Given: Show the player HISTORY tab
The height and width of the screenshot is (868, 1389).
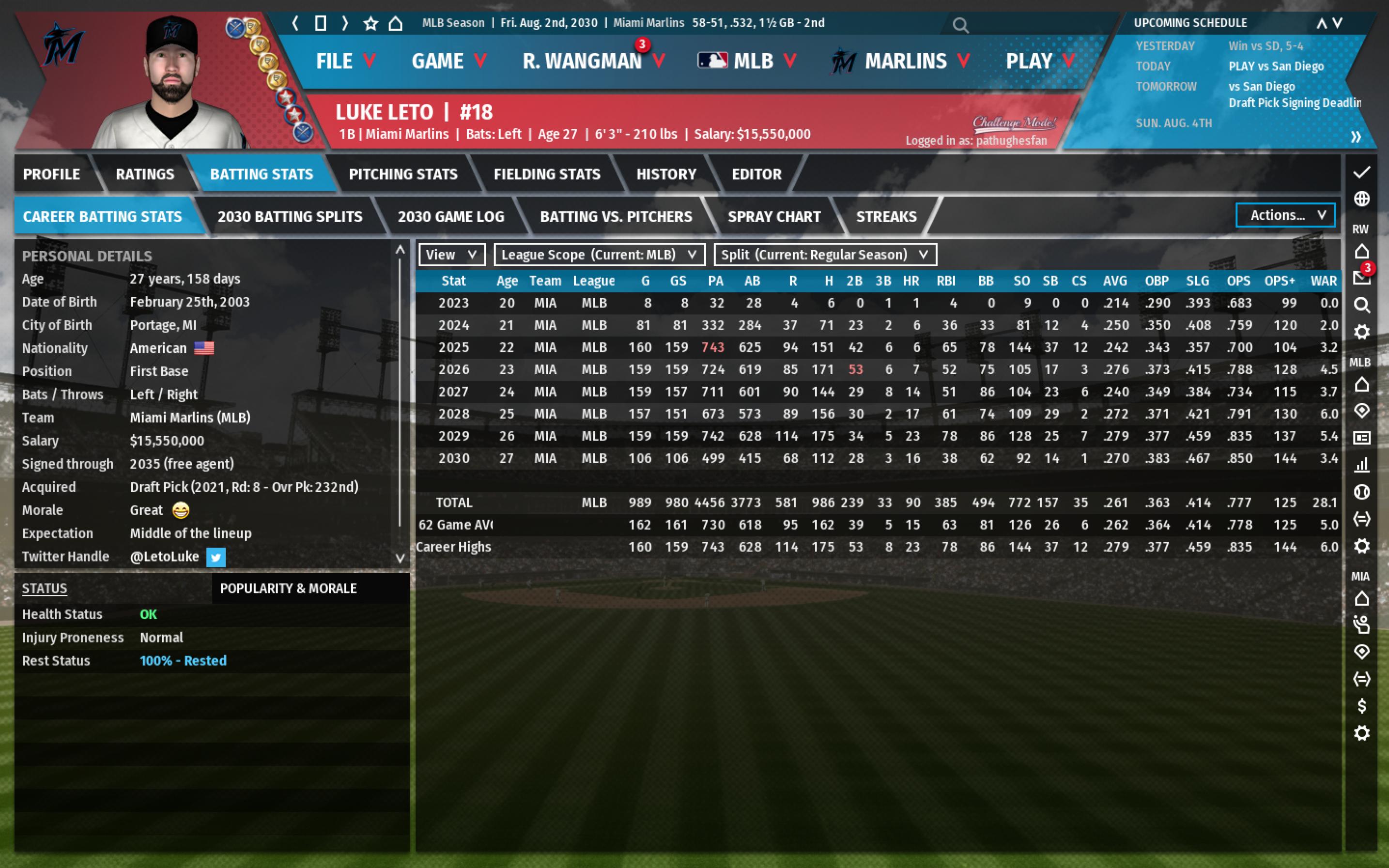Looking at the screenshot, I should (x=665, y=174).
